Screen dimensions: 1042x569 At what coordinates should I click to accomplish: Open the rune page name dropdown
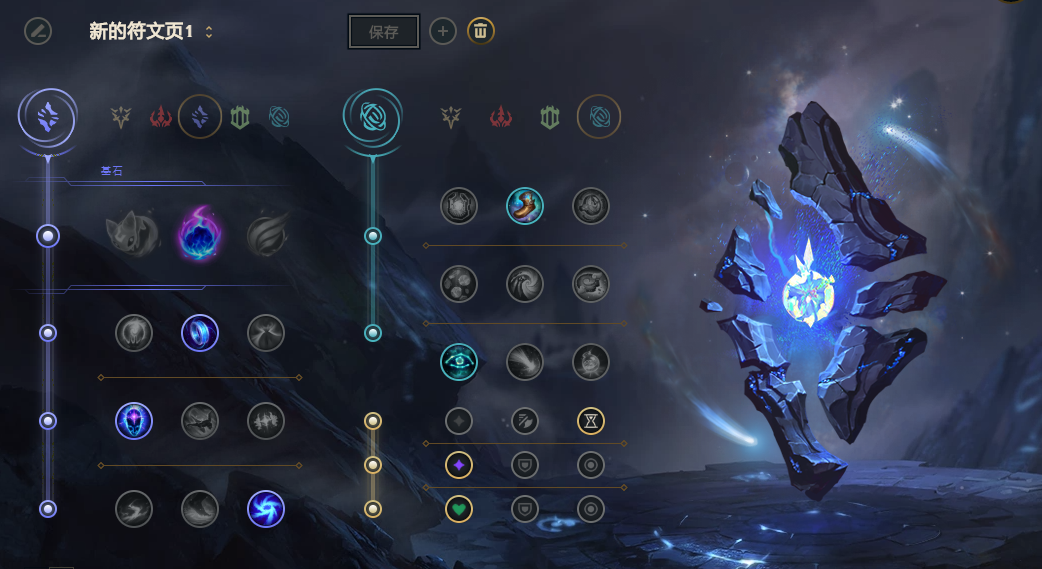pyautogui.click(x=209, y=32)
